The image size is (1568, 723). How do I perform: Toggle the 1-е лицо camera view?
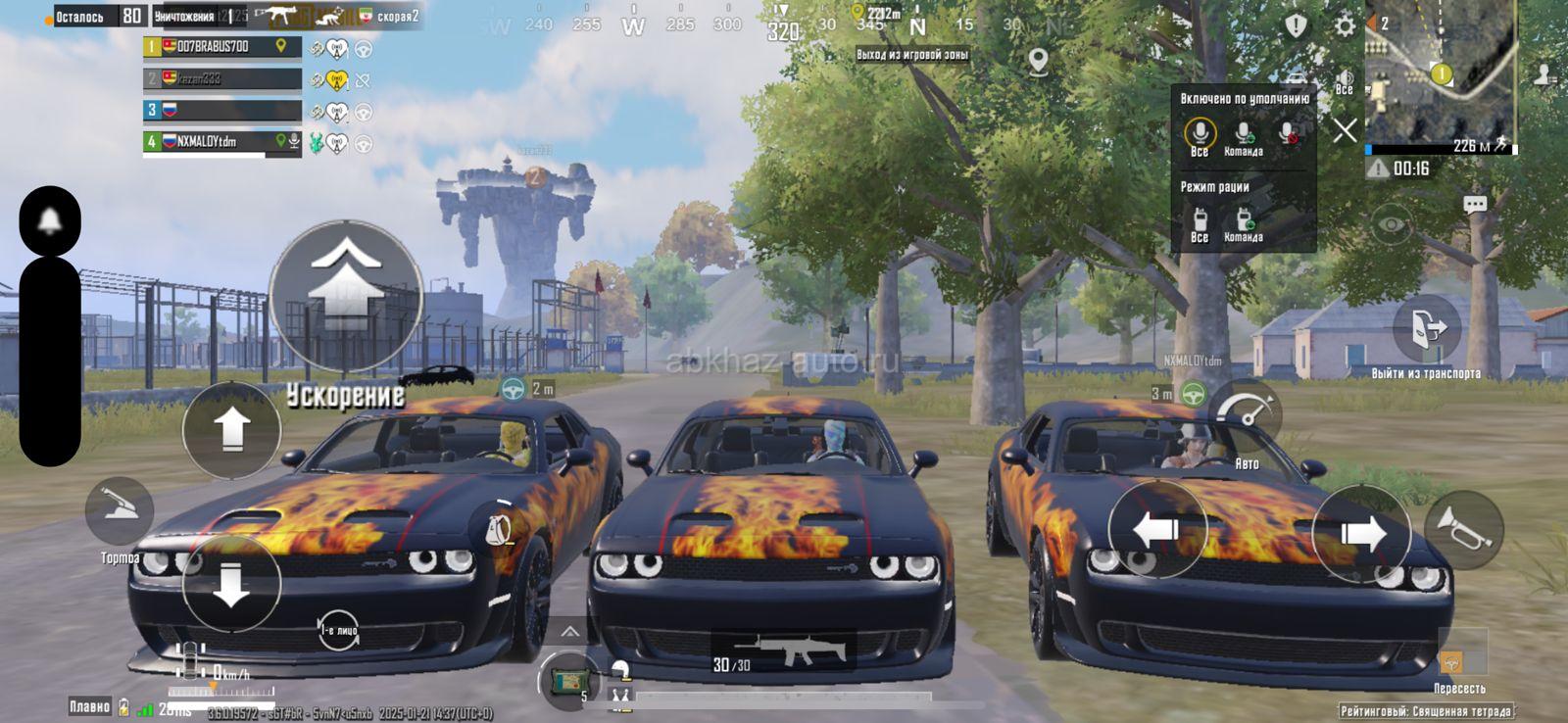[x=339, y=630]
